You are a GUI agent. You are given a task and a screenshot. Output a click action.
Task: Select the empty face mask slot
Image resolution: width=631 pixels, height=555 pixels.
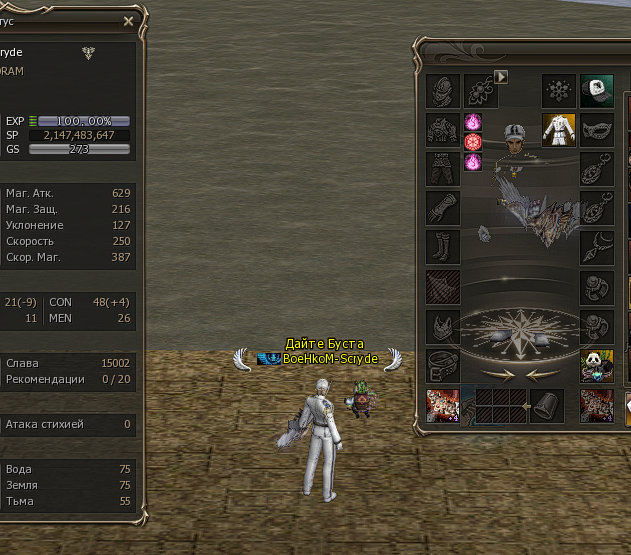coord(597,129)
